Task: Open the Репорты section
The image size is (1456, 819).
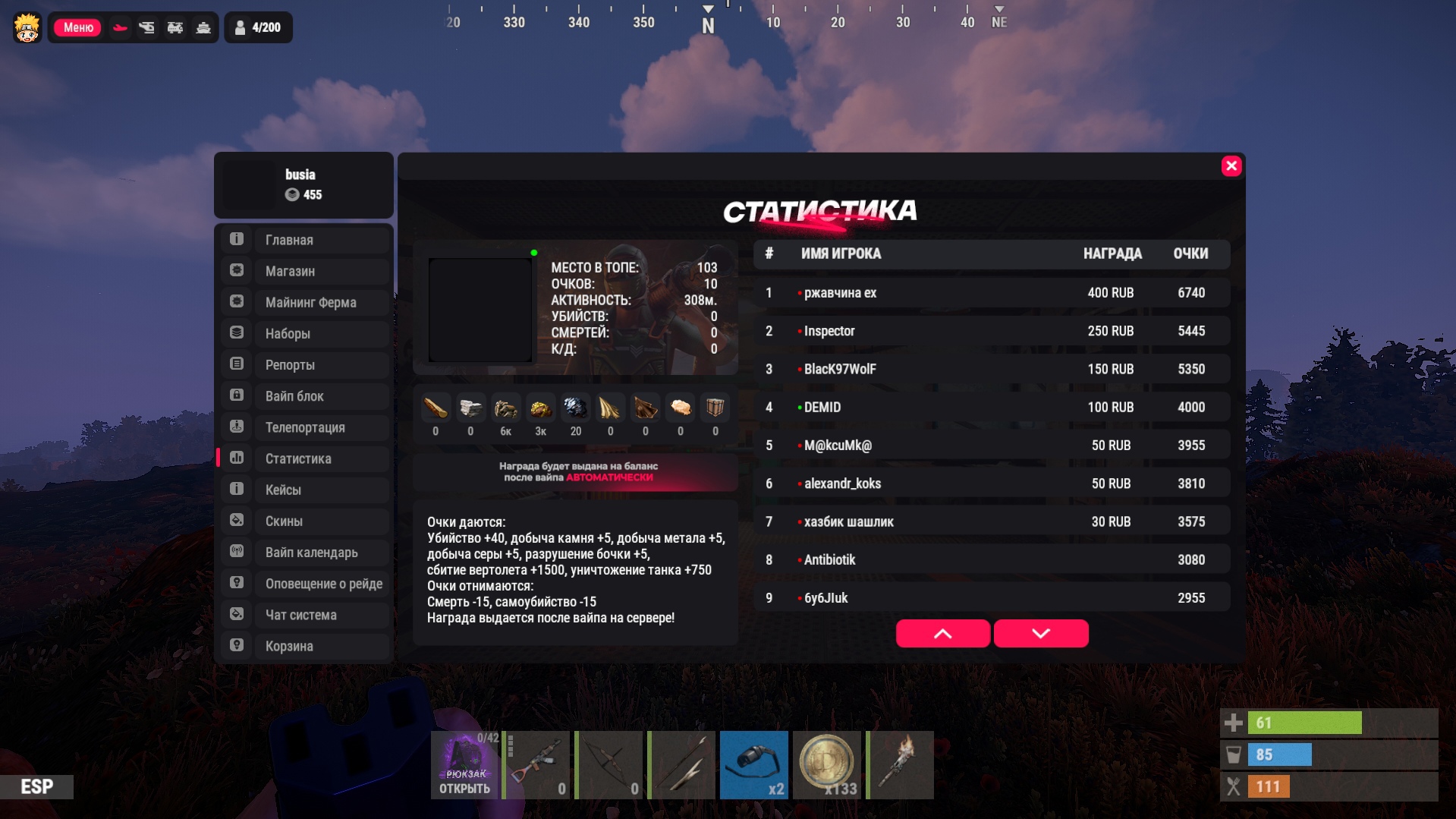Action: click(305, 365)
